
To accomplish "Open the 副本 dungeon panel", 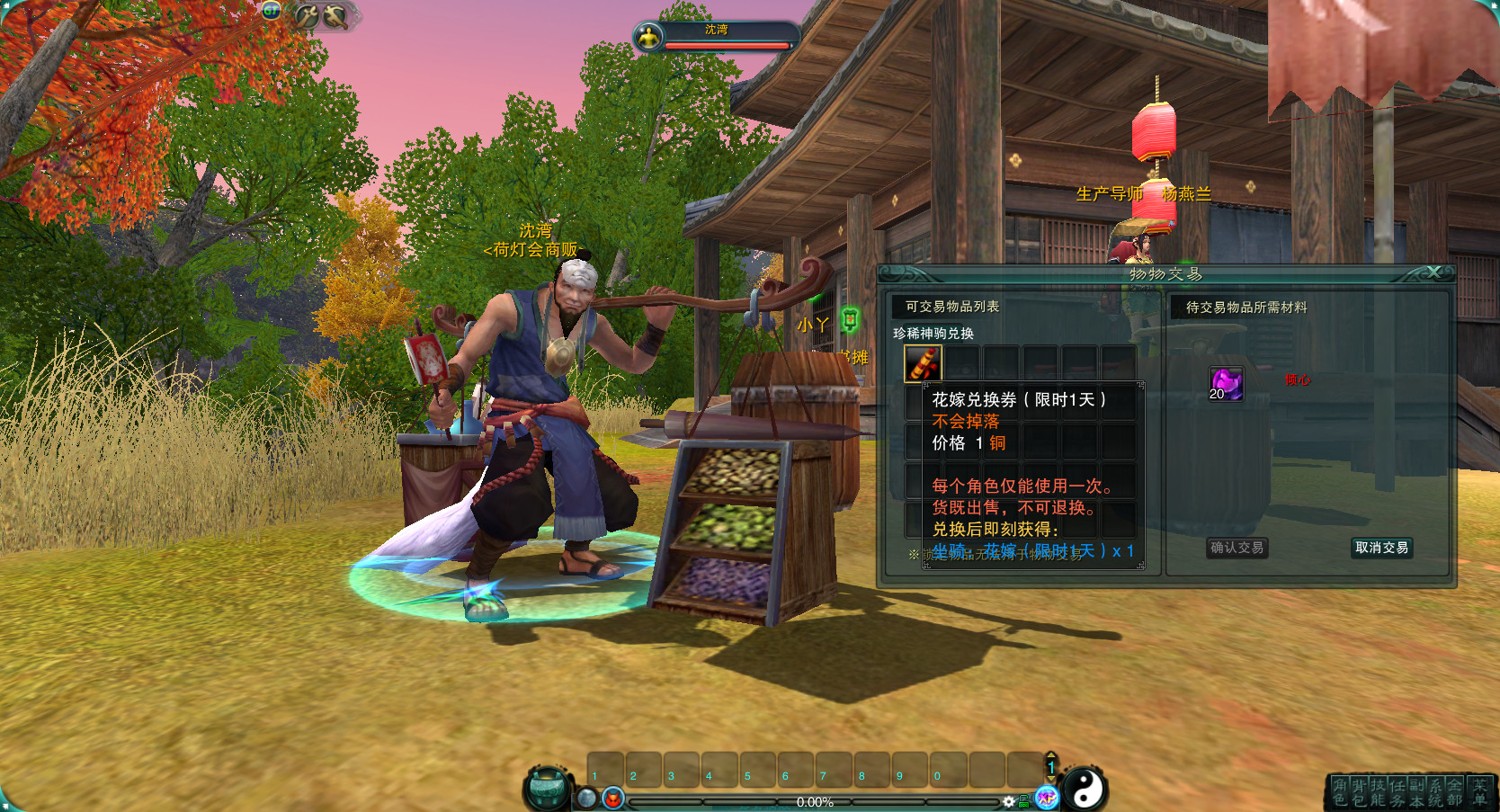I will tap(1416, 792).
